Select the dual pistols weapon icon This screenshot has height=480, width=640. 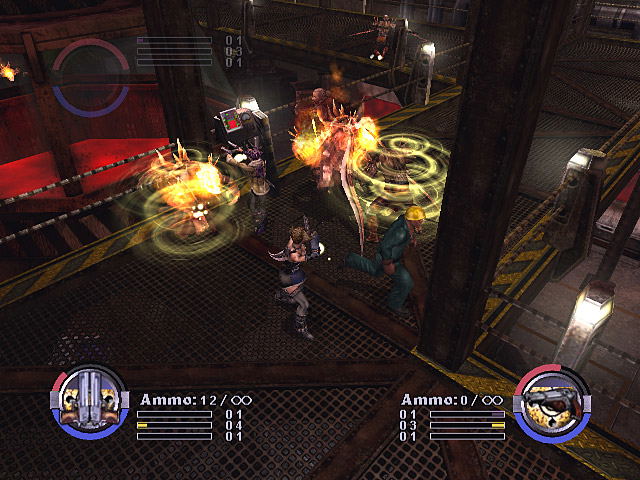pyautogui.click(x=88, y=403)
